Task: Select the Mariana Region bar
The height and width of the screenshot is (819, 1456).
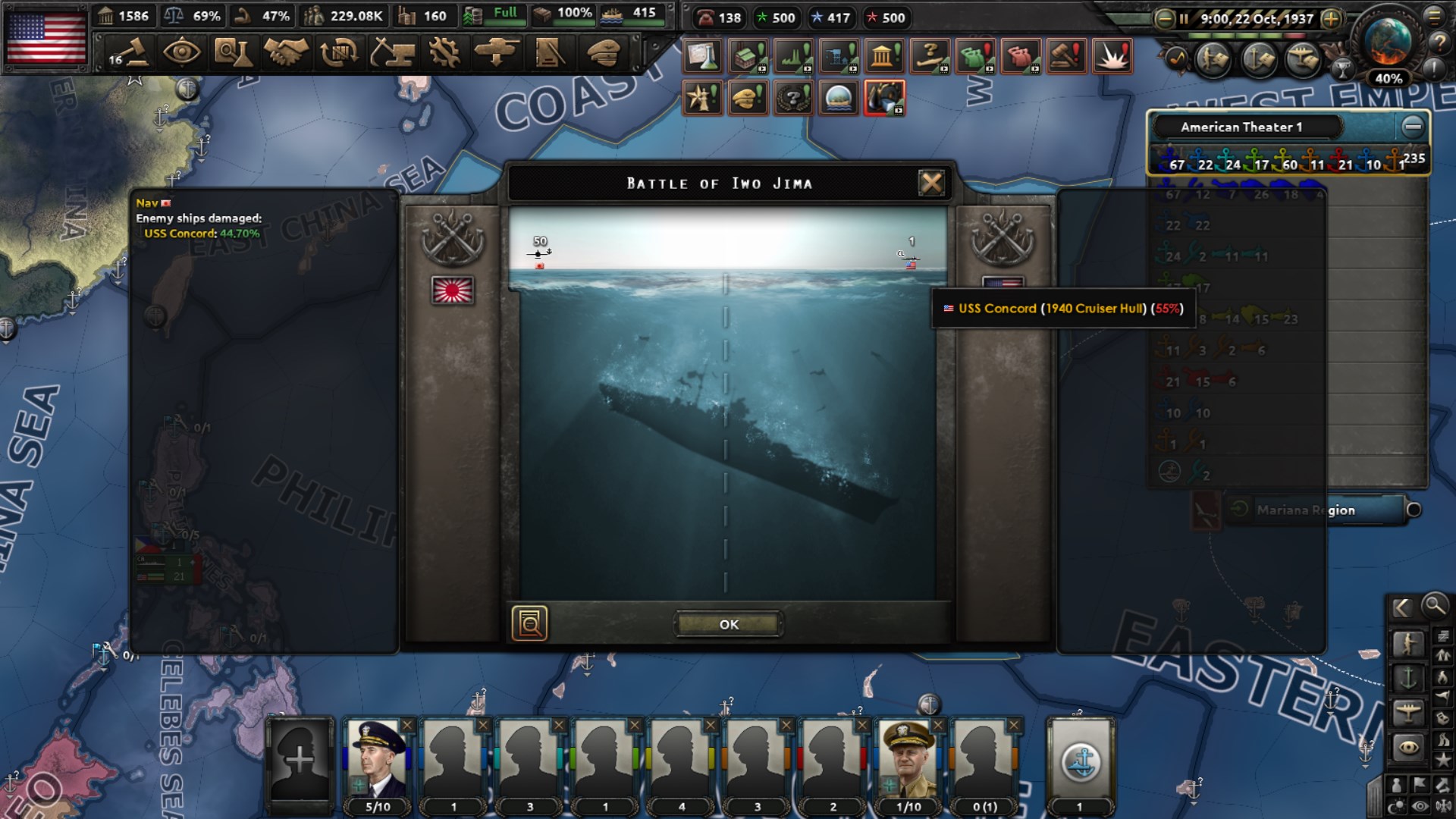Action: point(1319,510)
